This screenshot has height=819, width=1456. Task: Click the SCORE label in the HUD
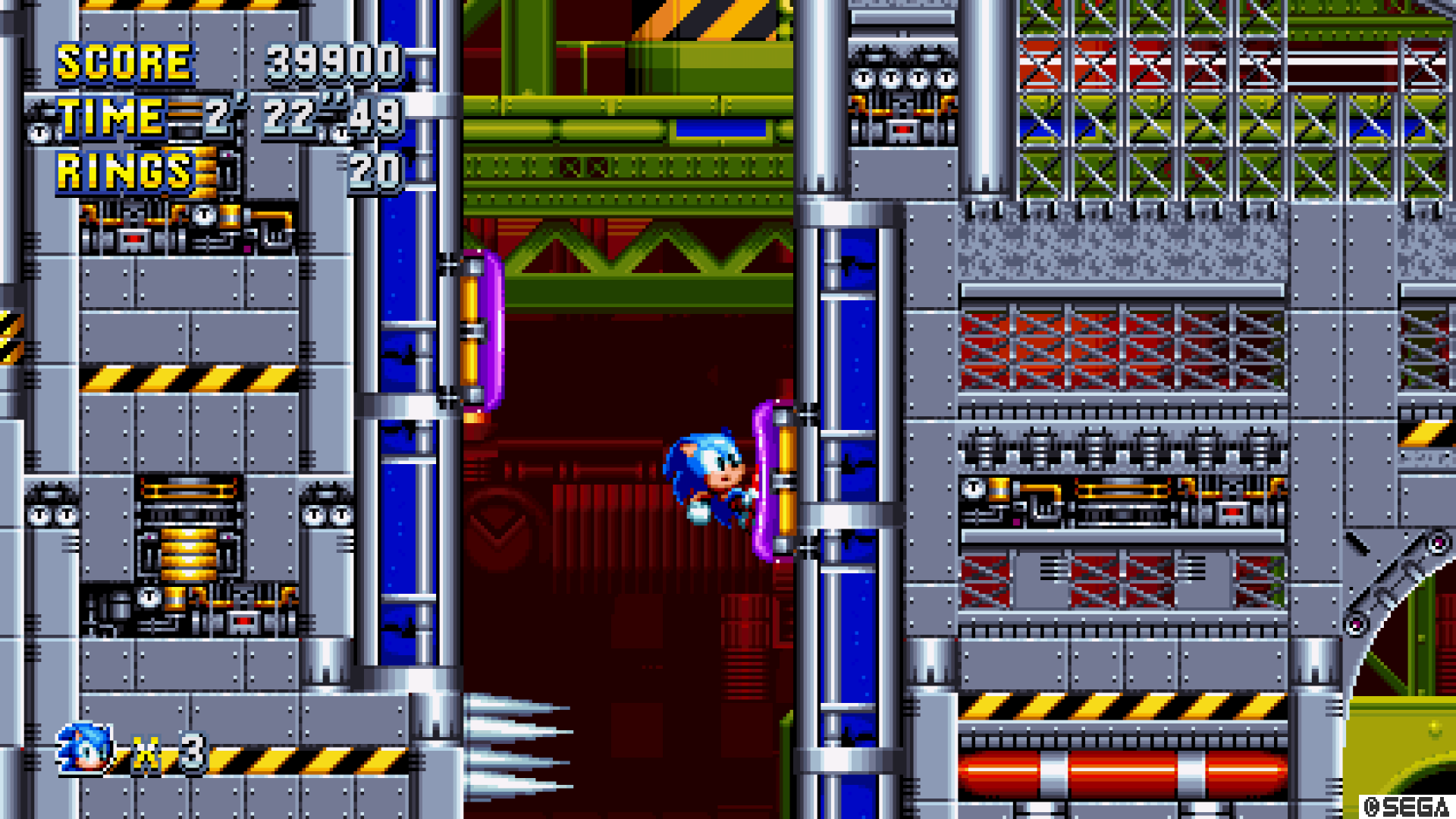125,61
